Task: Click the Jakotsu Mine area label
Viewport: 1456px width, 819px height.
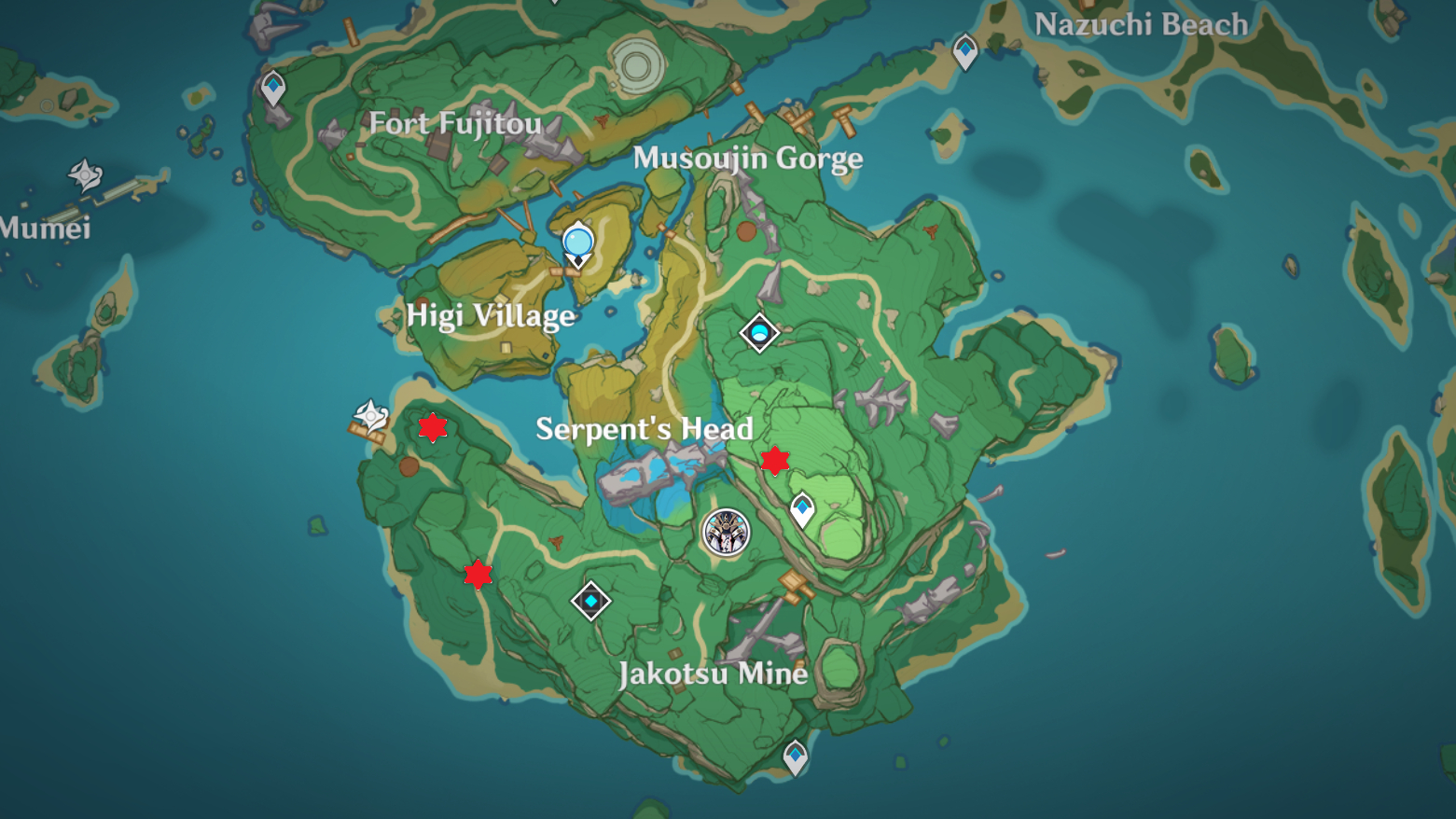Action: [715, 674]
